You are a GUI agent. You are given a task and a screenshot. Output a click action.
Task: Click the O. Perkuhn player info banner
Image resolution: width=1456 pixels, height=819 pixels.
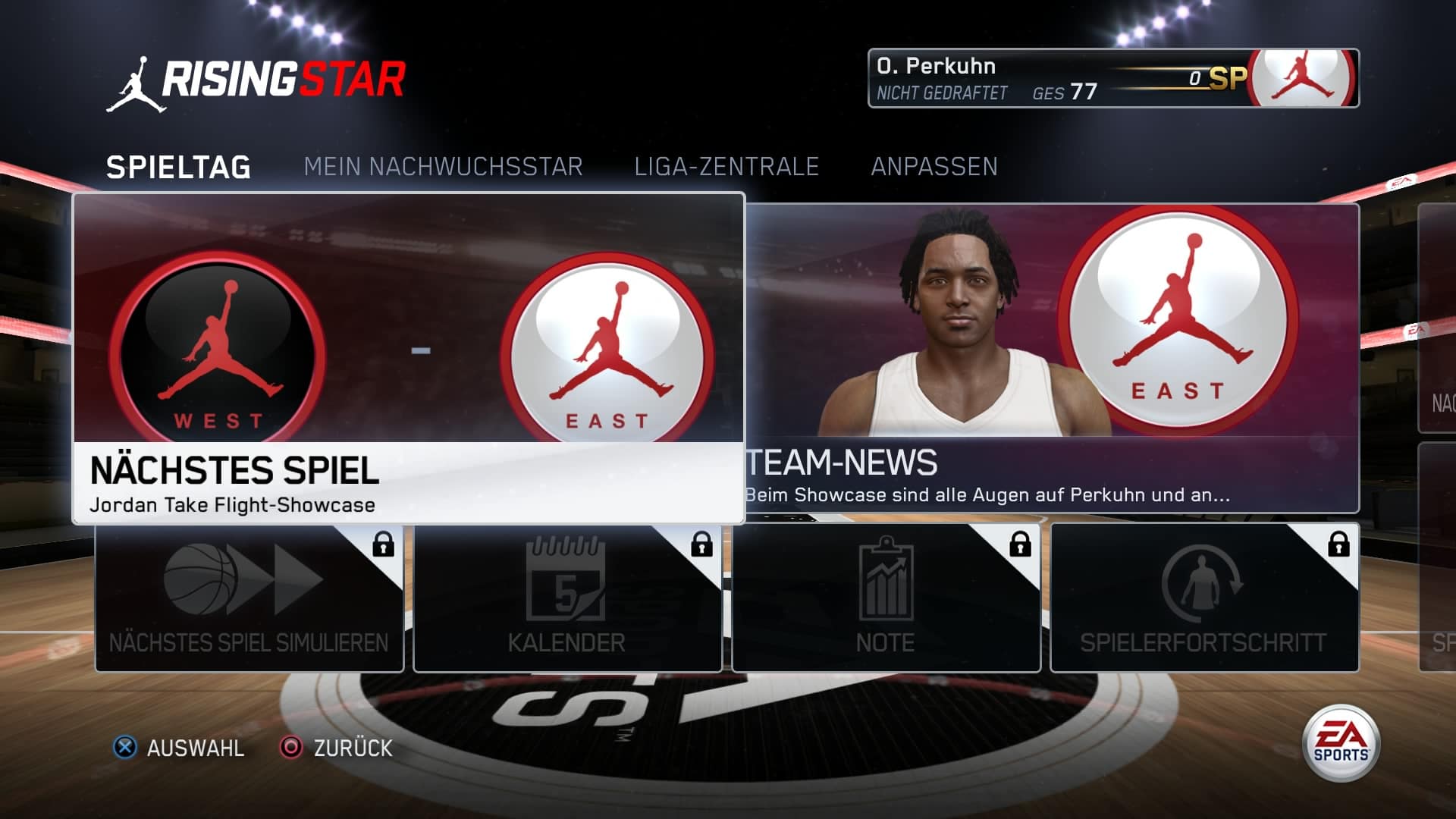(x=1113, y=78)
